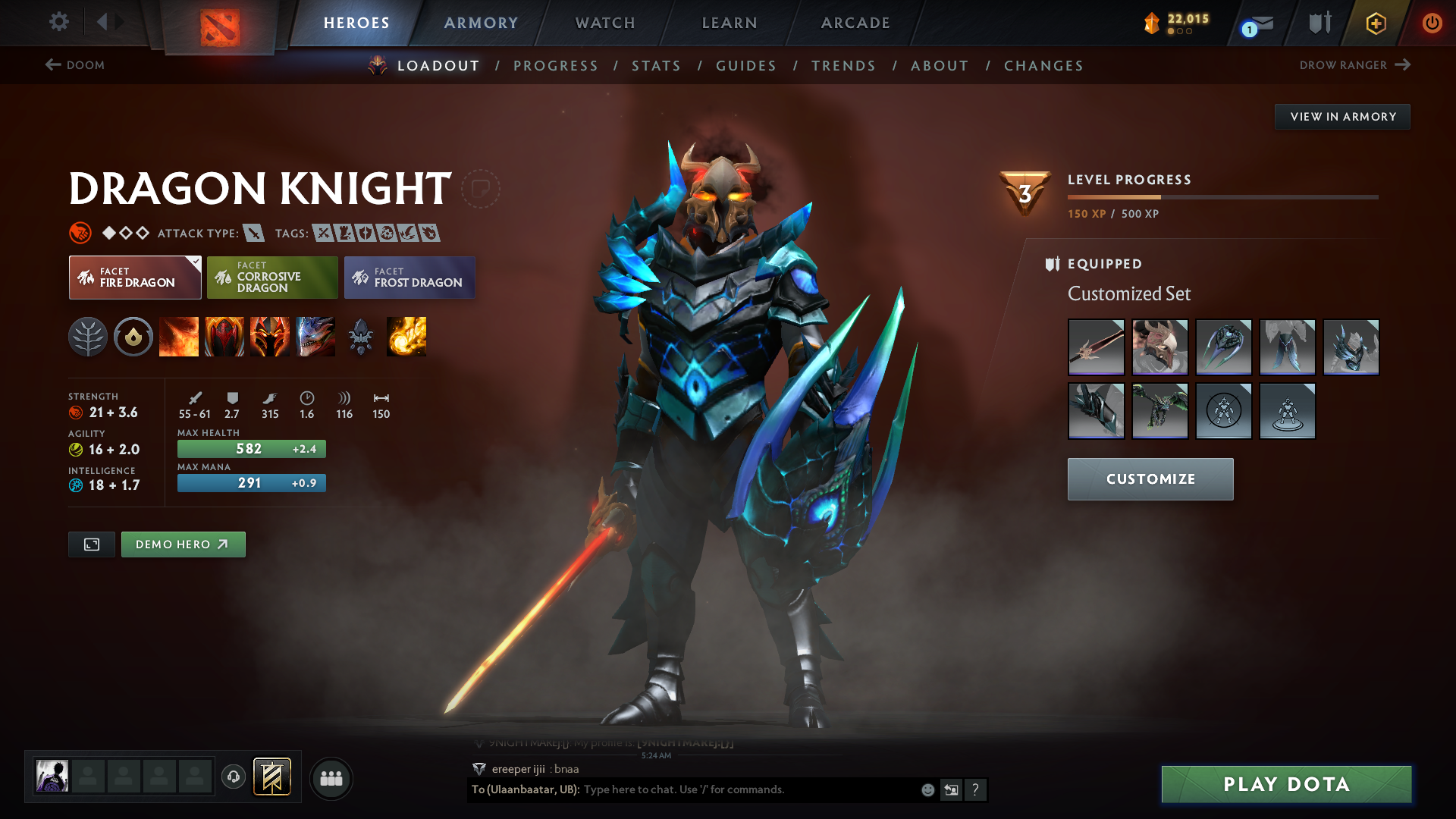Open the STATS tab
1456x819 pixels.
point(656,66)
